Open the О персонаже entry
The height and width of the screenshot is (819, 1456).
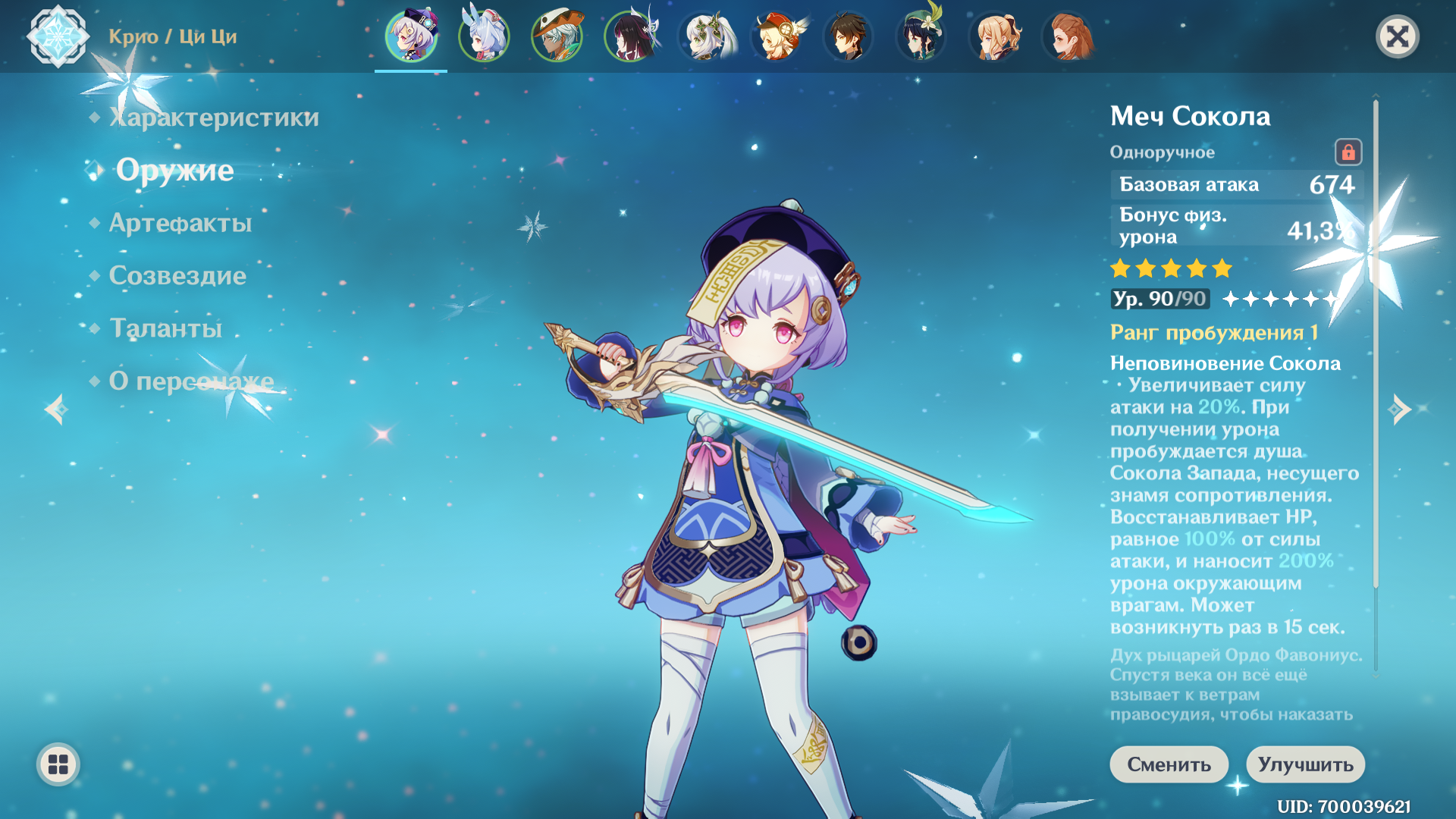click(x=191, y=381)
